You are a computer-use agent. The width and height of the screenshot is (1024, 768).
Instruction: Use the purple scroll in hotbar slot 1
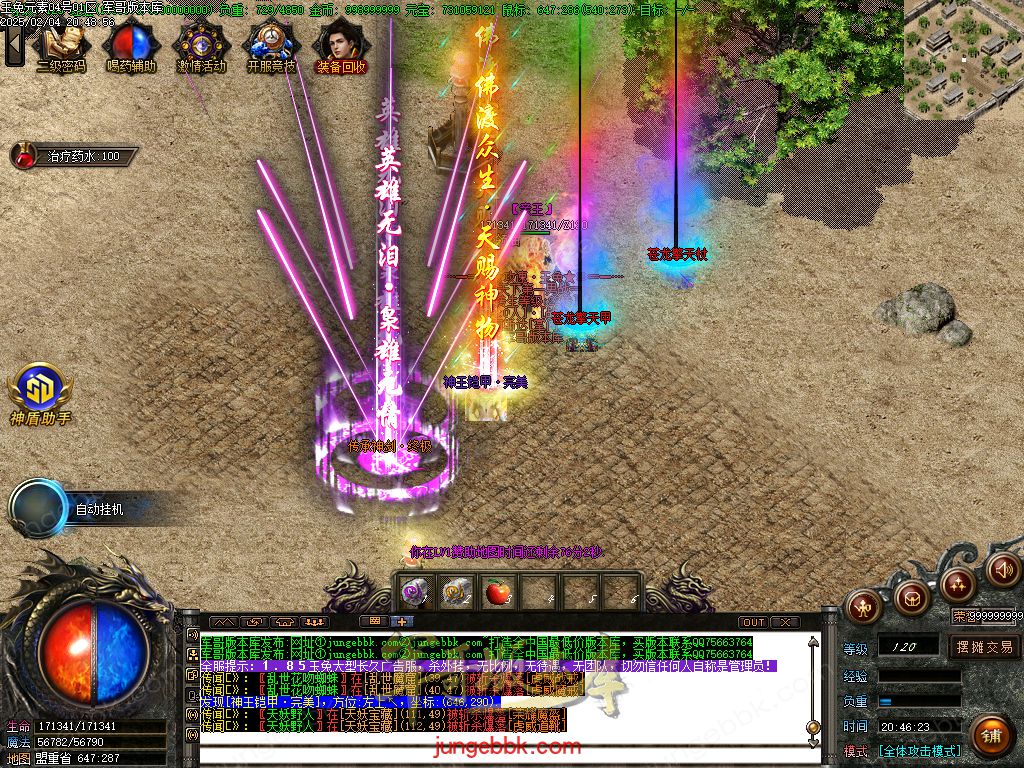(x=414, y=592)
